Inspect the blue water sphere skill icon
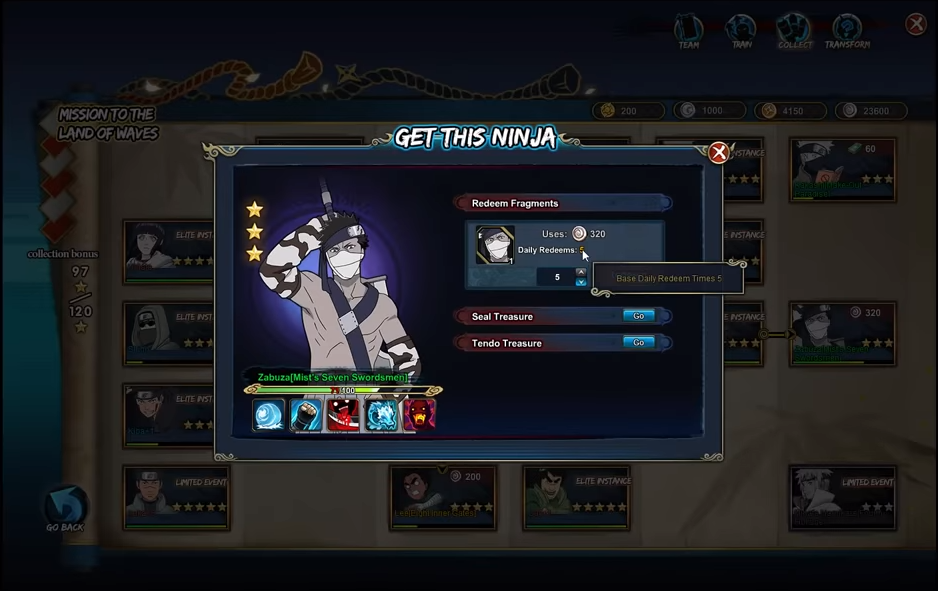Screen dimensions: 938x591 268,415
